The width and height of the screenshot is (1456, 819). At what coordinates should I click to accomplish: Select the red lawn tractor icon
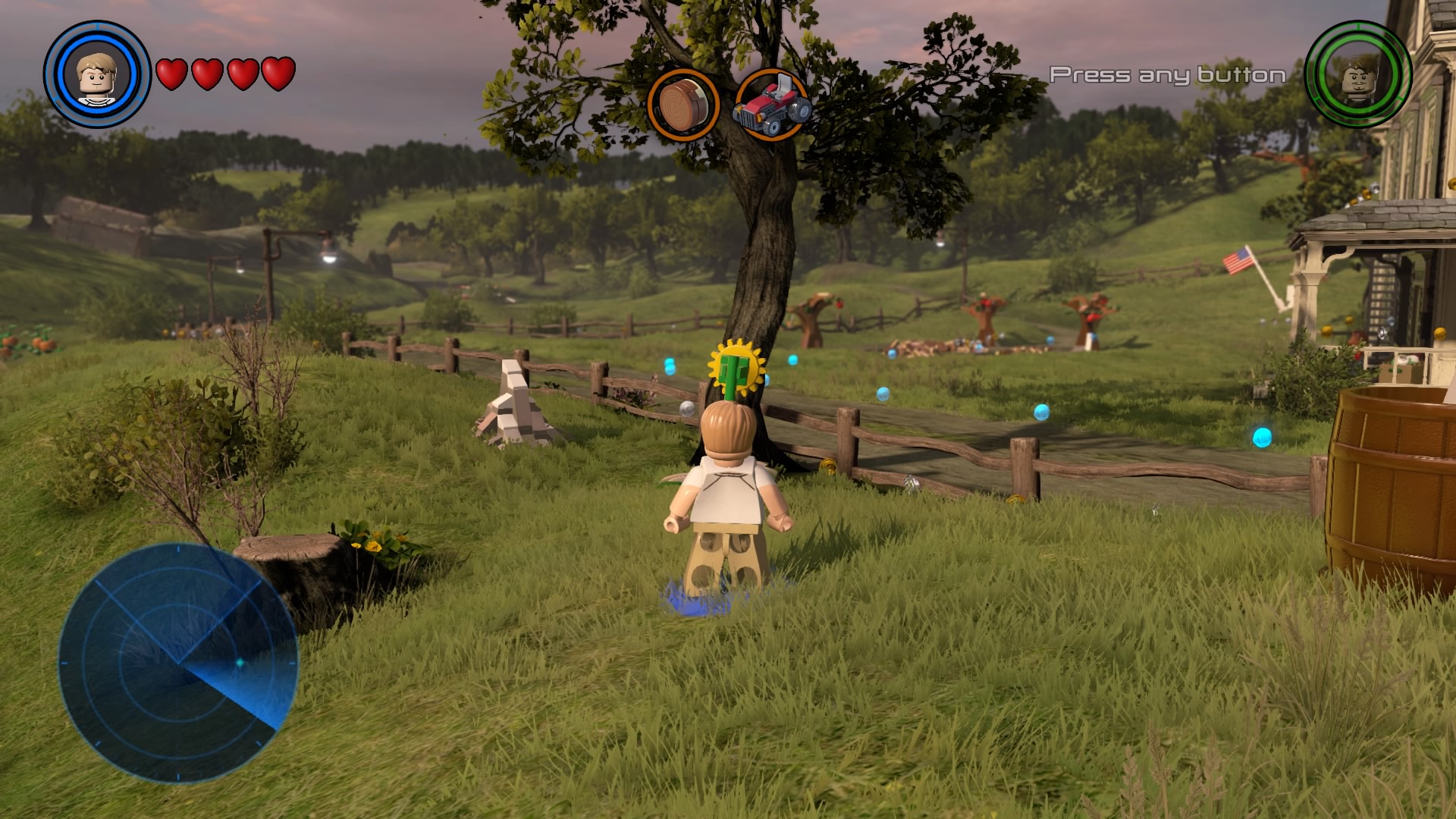click(x=770, y=105)
